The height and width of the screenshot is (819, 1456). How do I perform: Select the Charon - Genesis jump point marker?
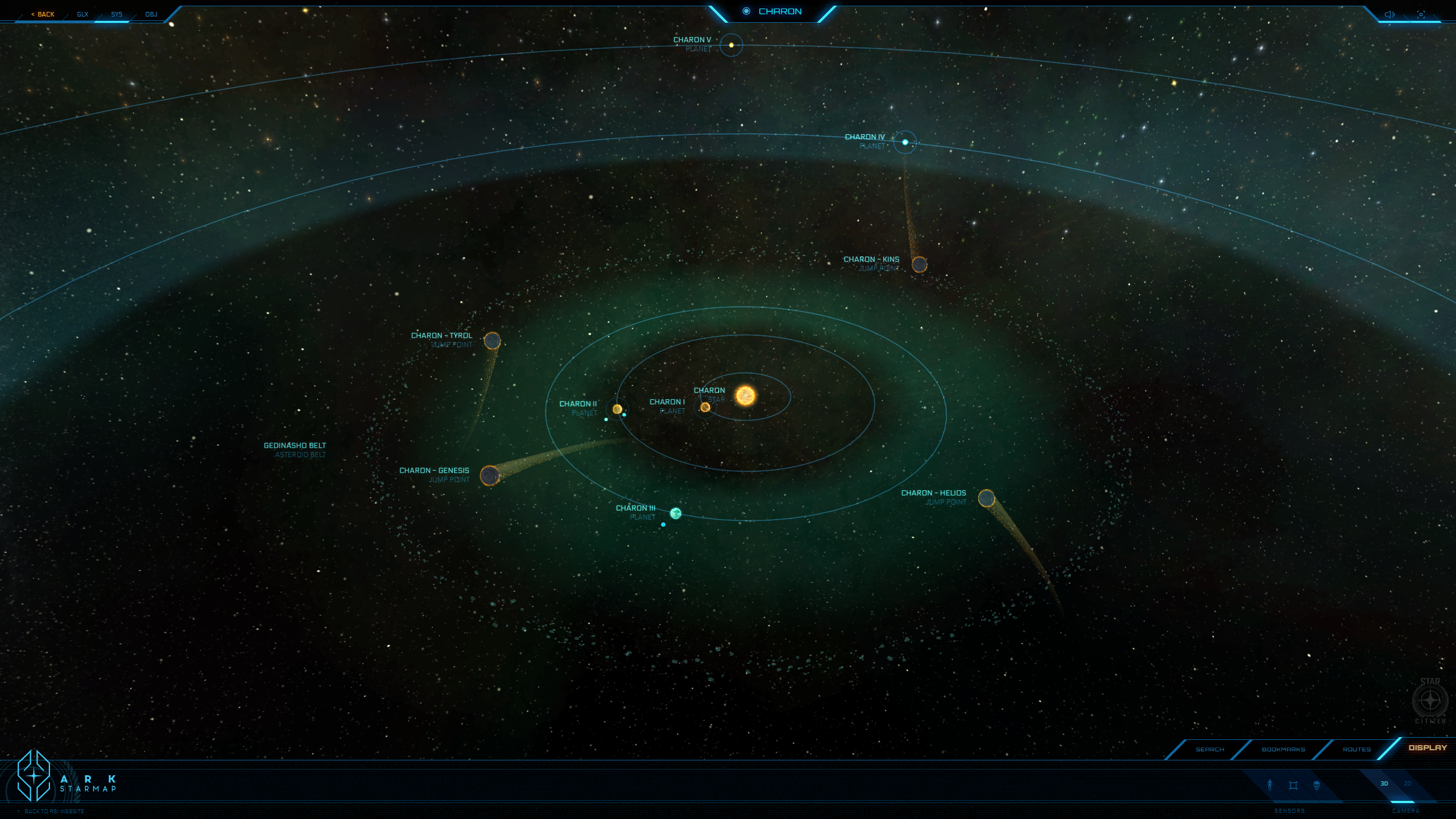click(490, 475)
